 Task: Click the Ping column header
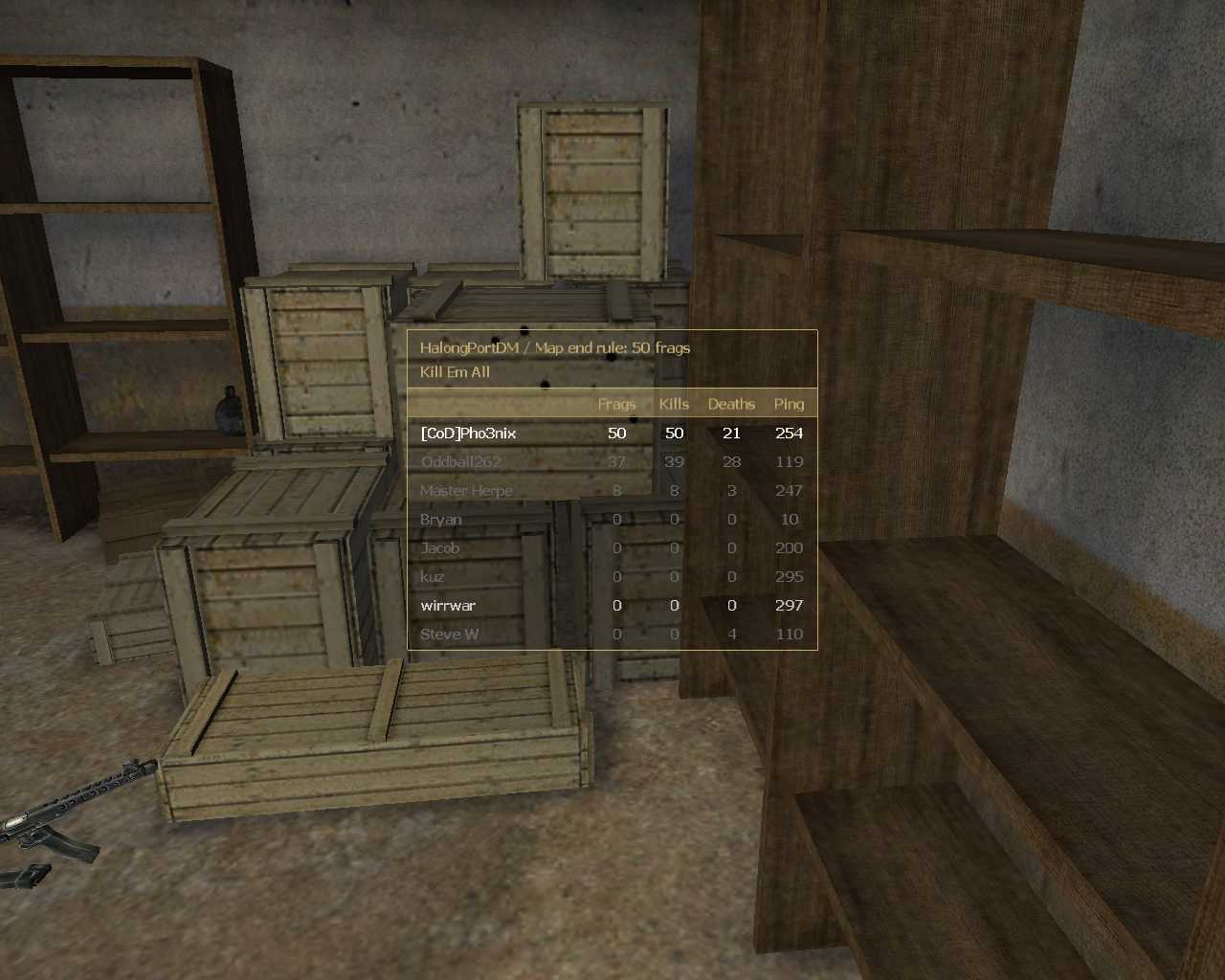[789, 404]
